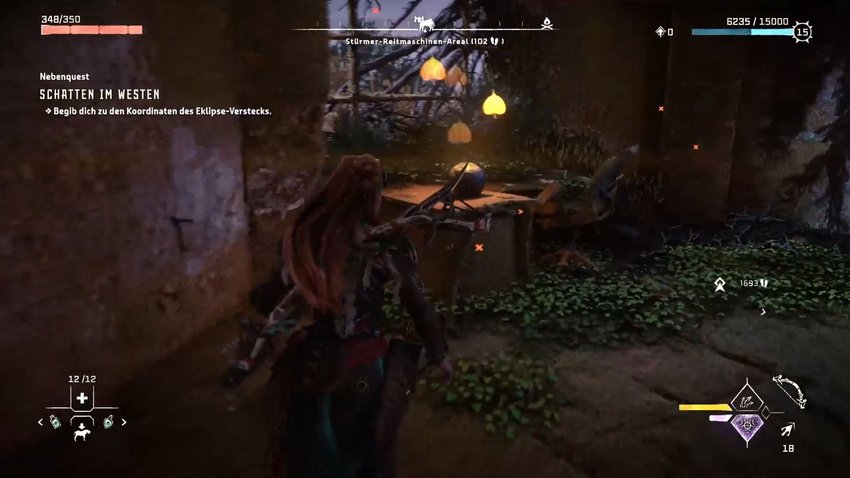This screenshot has height=478, width=850.
Task: Cycle tools with the right arrow
Action: [x=124, y=422]
